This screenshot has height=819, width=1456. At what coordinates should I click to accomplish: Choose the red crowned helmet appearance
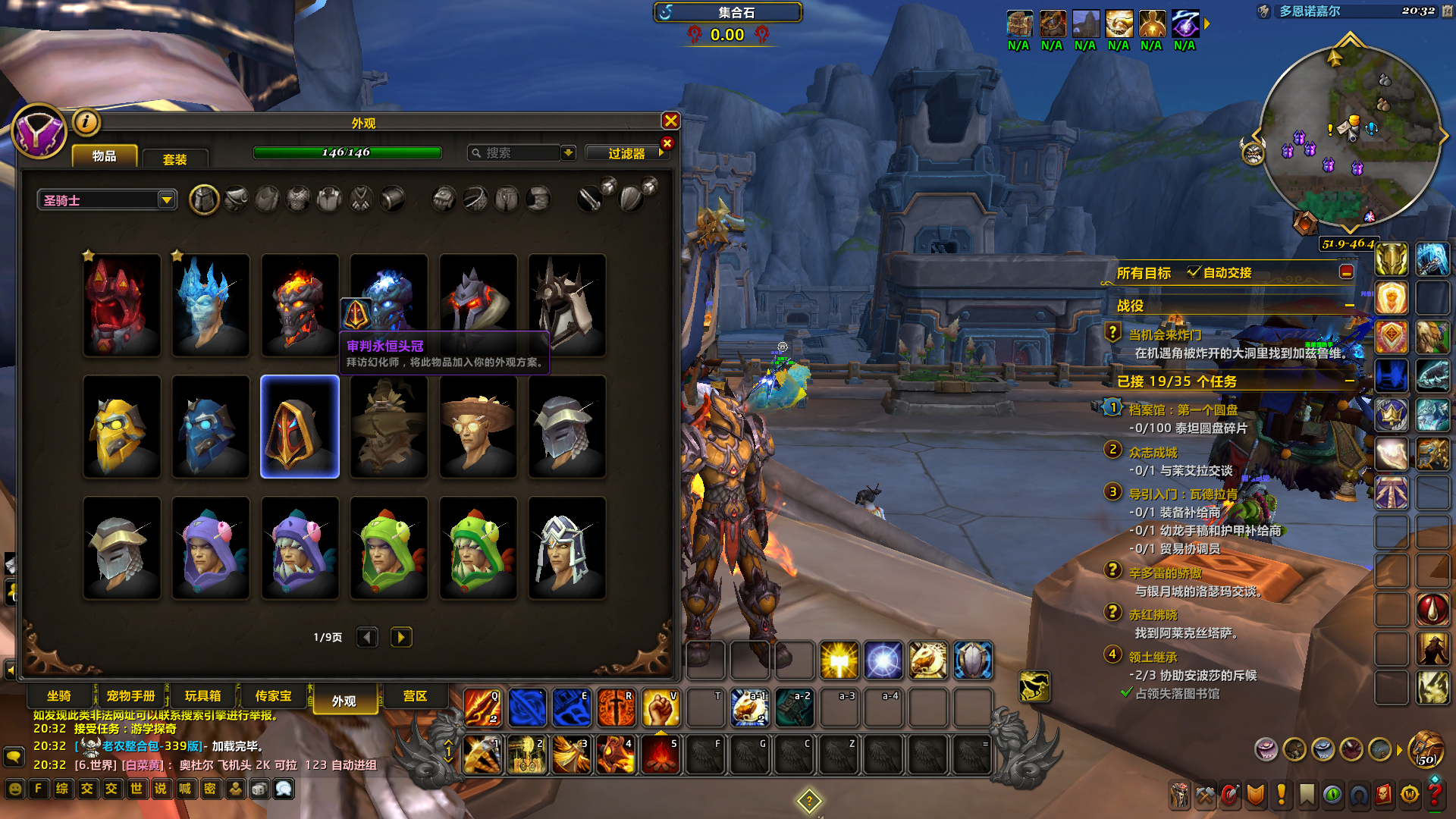122,305
